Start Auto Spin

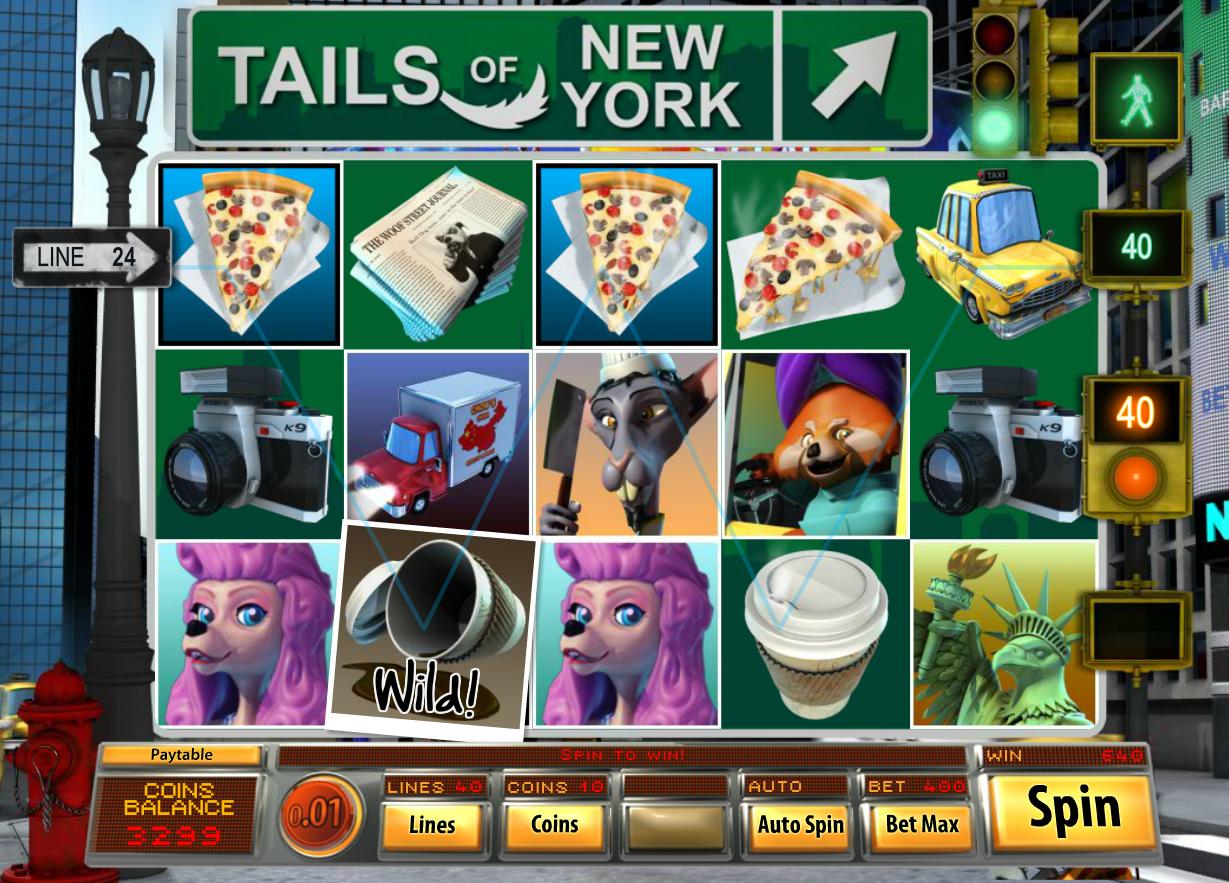point(799,825)
